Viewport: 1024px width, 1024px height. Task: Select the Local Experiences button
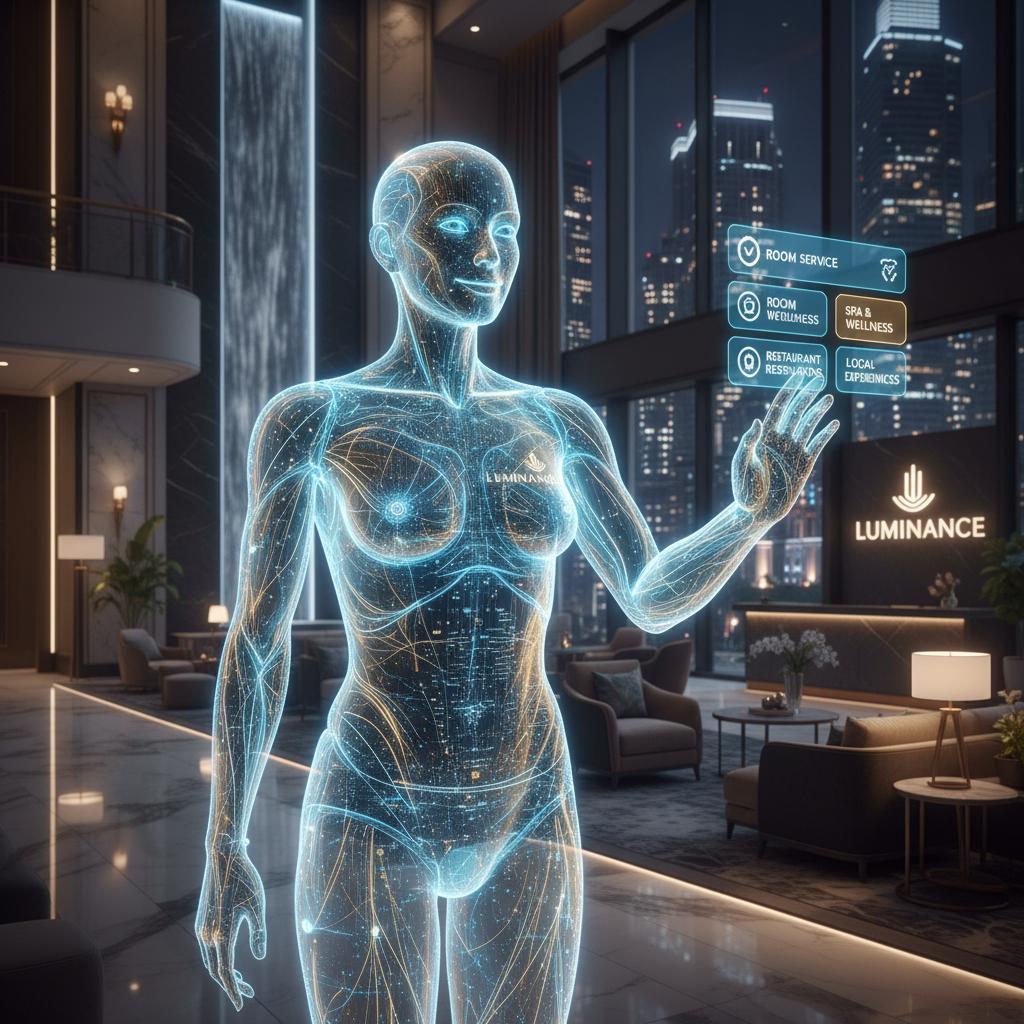pos(870,371)
